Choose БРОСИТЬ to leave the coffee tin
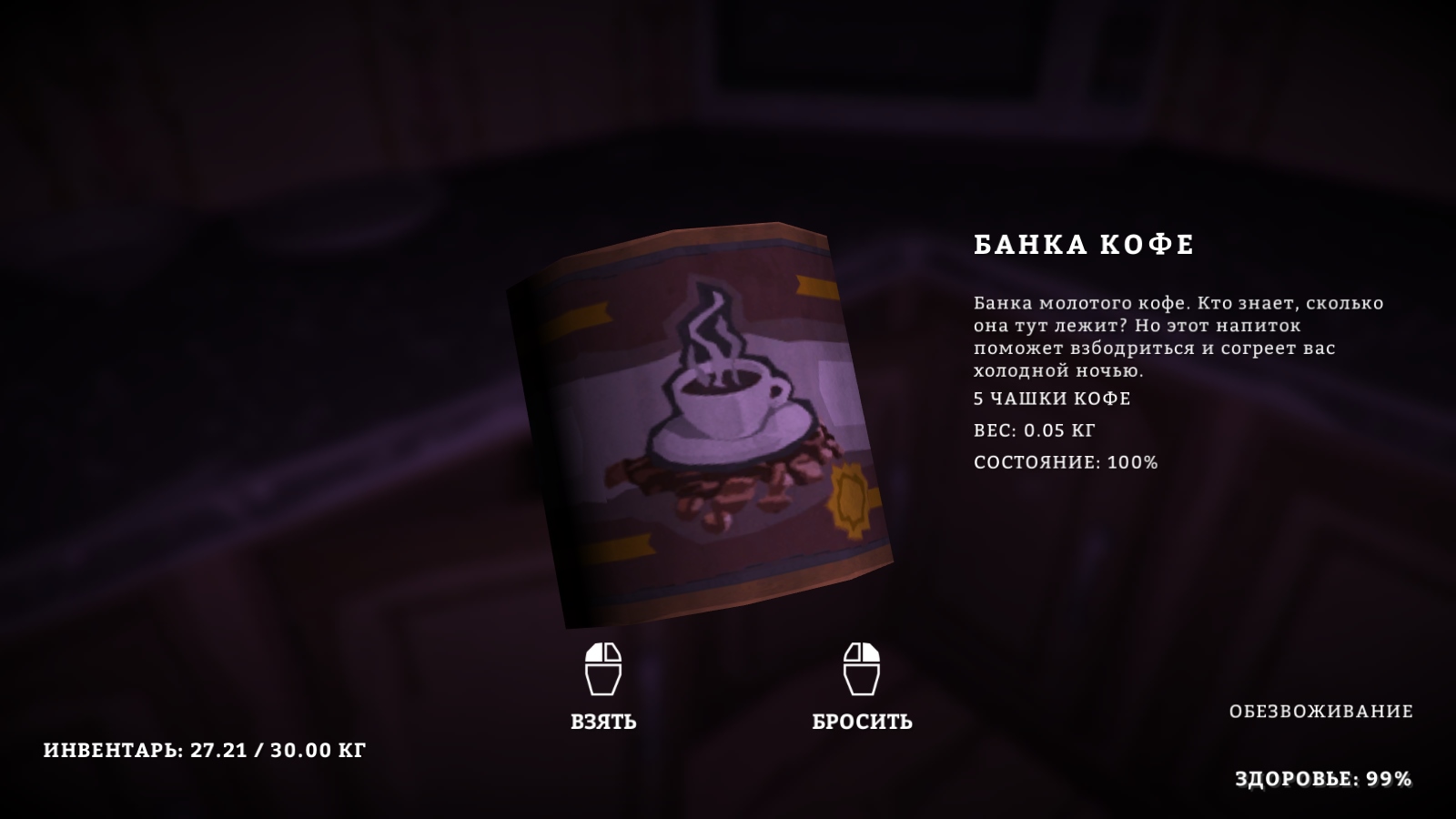Screen dimensions: 1456x819 pos(862,720)
